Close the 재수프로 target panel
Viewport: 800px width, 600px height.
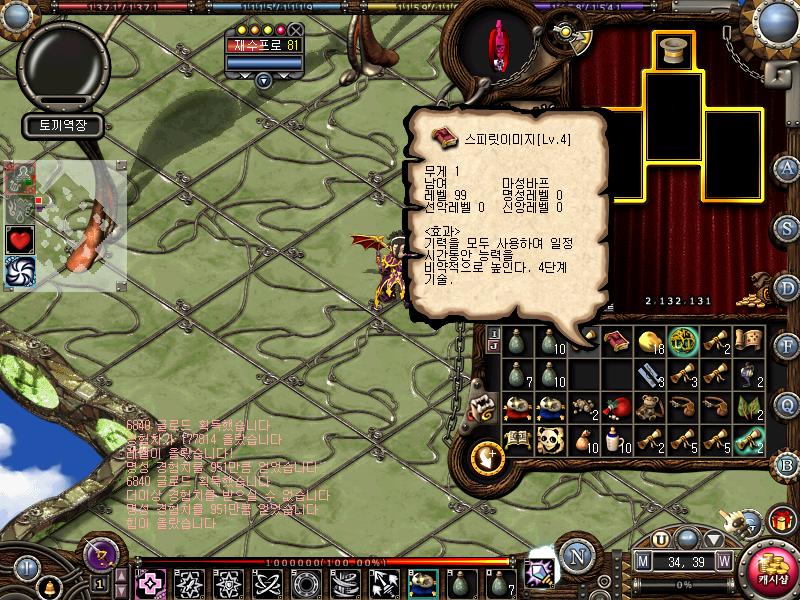tap(295, 29)
